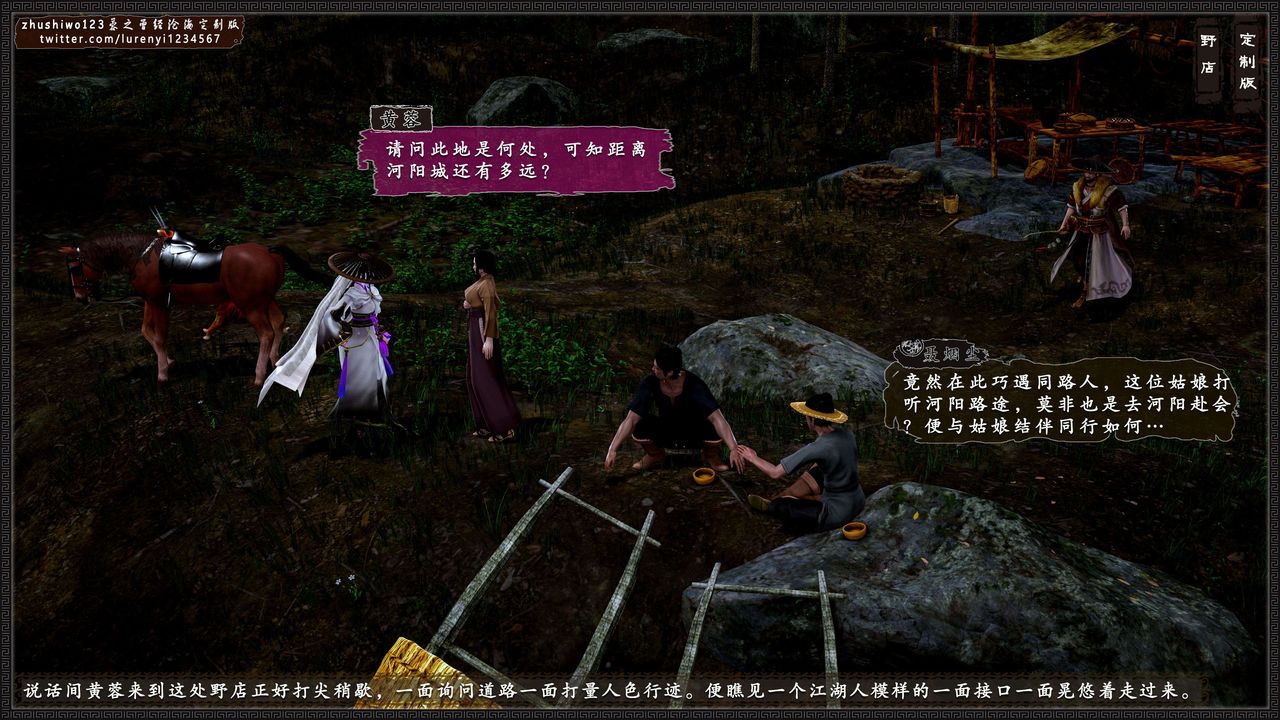Viewport: 1280px width, 720px height.
Task: Select the 黄蓉 name tag plaque
Action: click(401, 118)
